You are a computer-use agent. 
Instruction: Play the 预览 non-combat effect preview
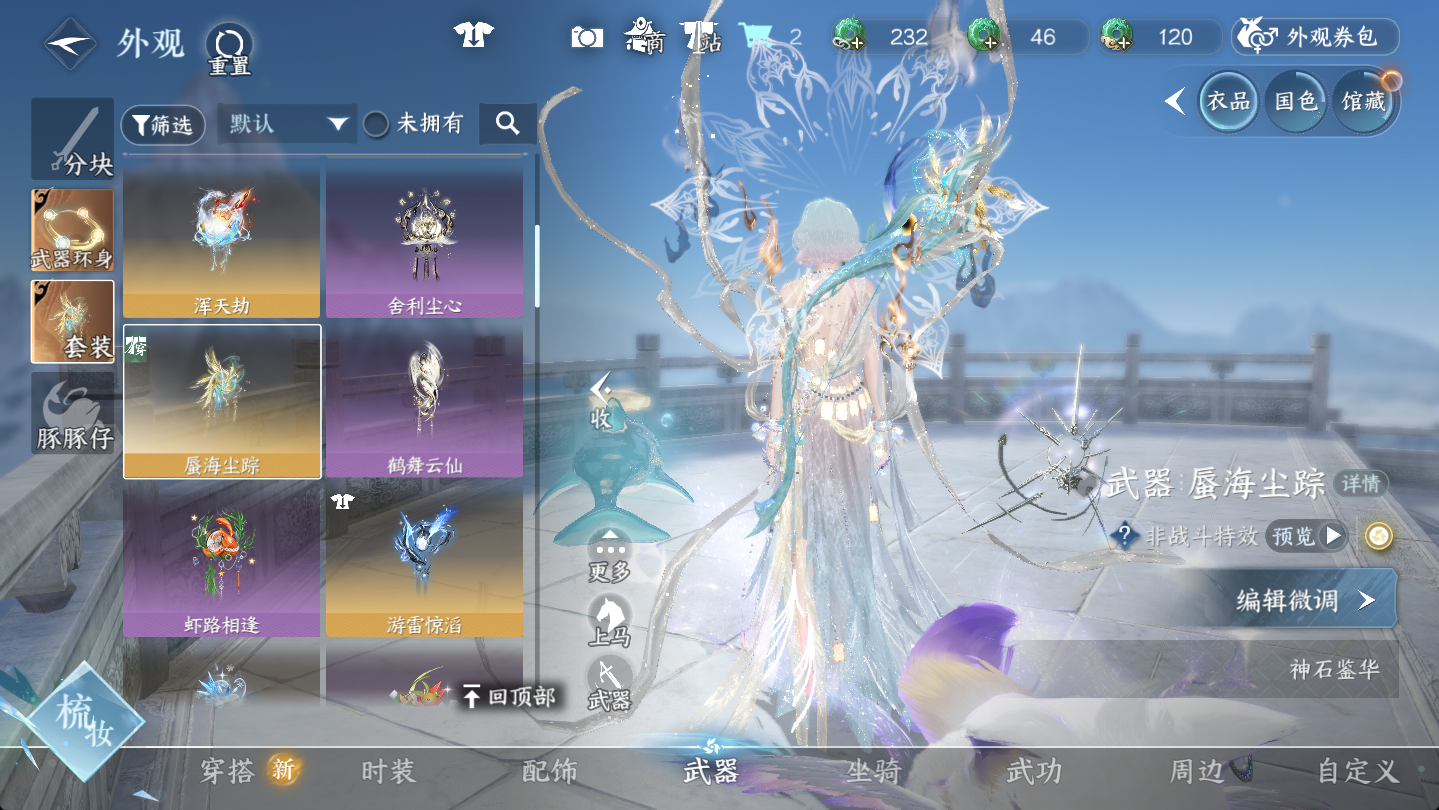pos(1306,536)
